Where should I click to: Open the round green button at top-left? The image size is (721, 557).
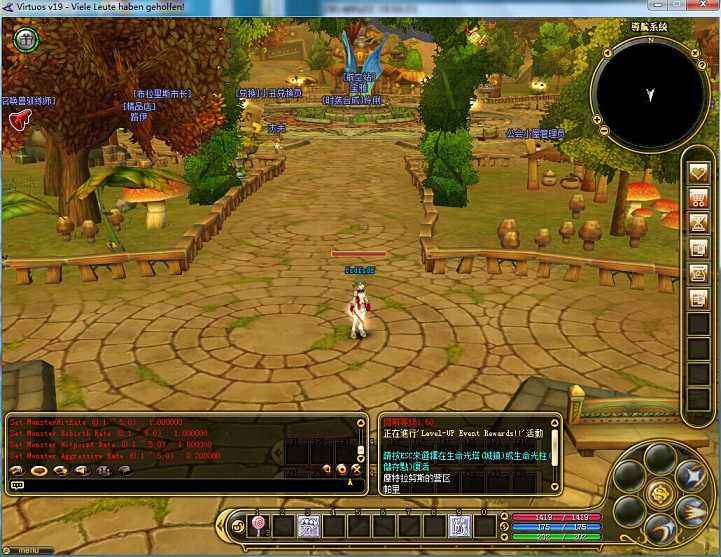click(x=25, y=40)
